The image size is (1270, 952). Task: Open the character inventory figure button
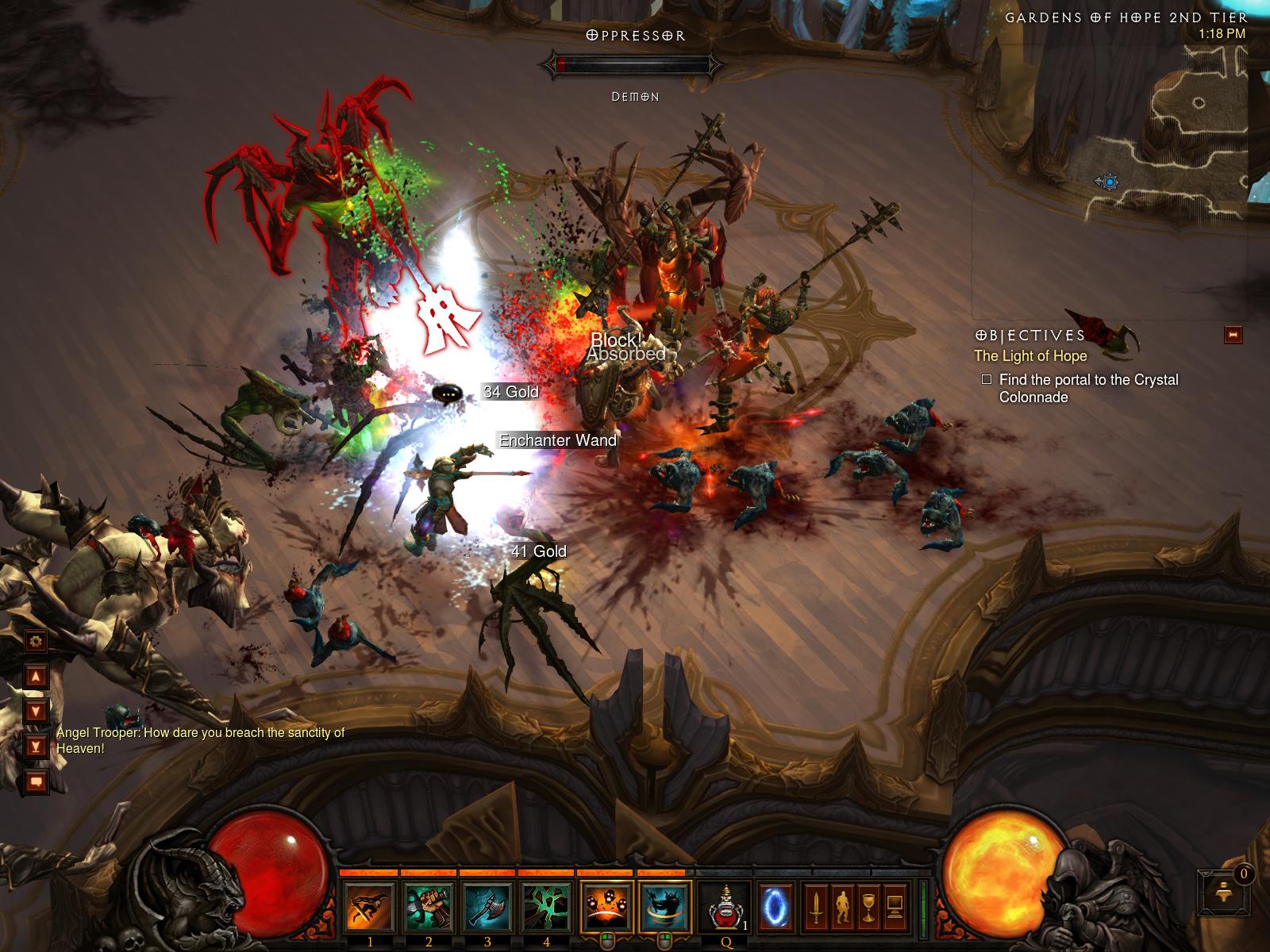(842, 906)
